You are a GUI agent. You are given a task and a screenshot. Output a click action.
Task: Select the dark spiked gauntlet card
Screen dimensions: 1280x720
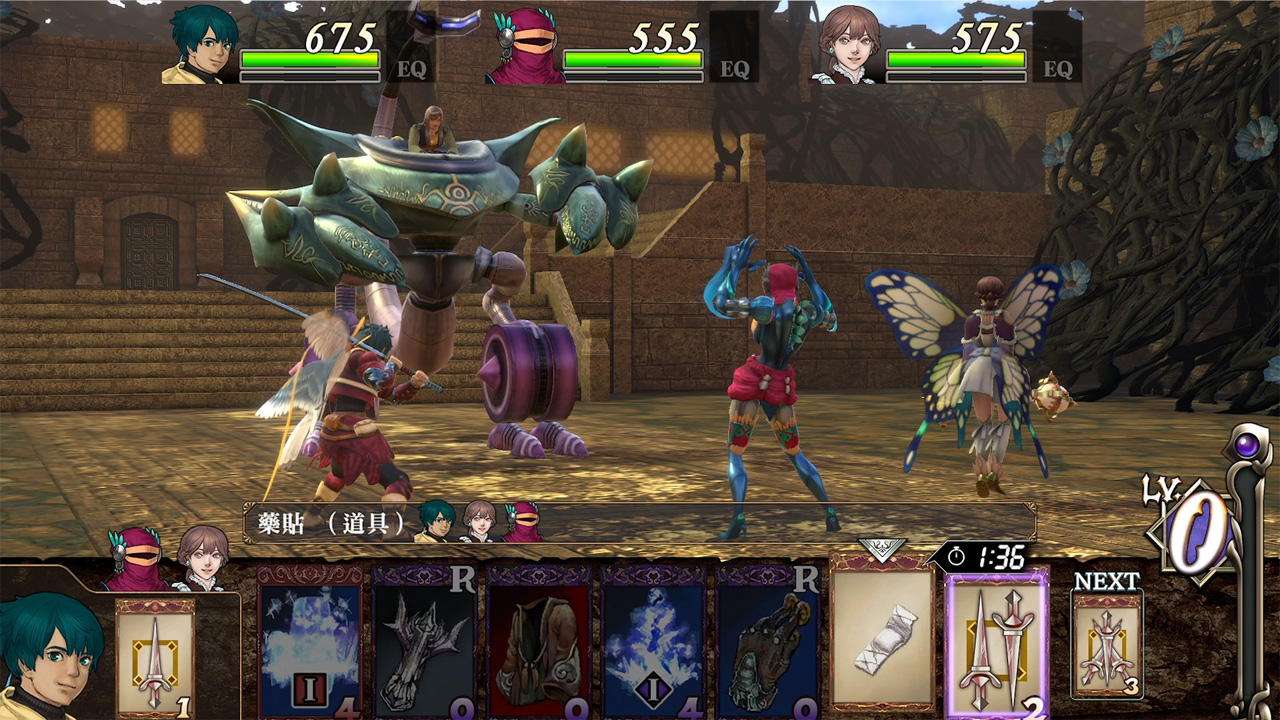point(424,645)
